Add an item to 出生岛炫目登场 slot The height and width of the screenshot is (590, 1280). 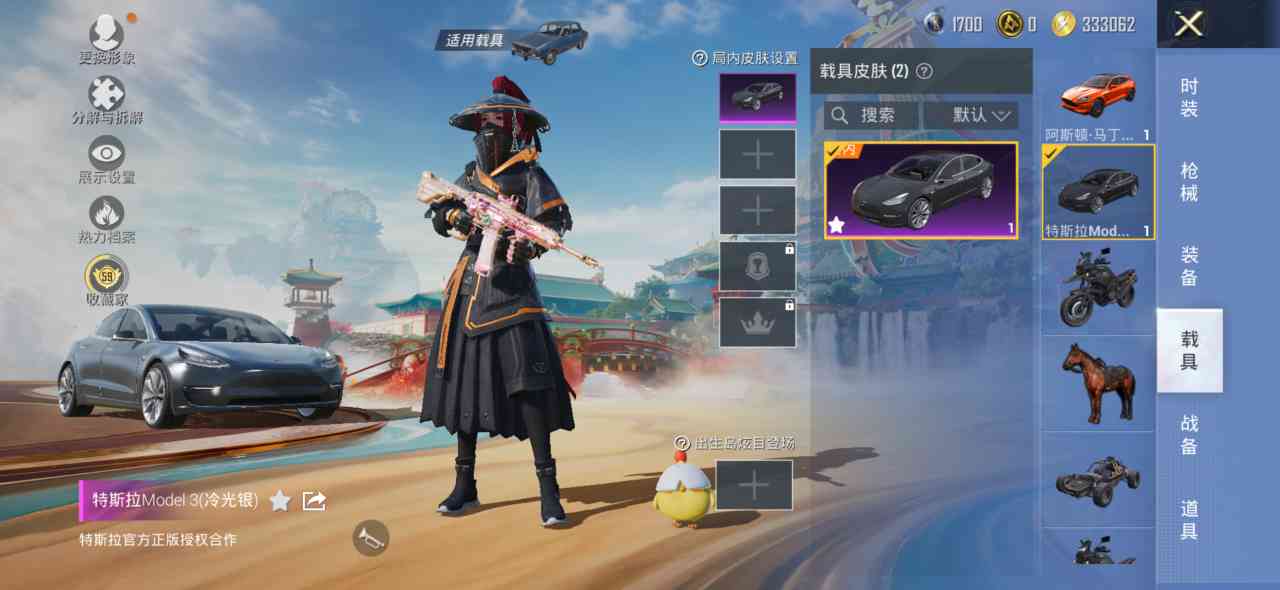point(754,485)
